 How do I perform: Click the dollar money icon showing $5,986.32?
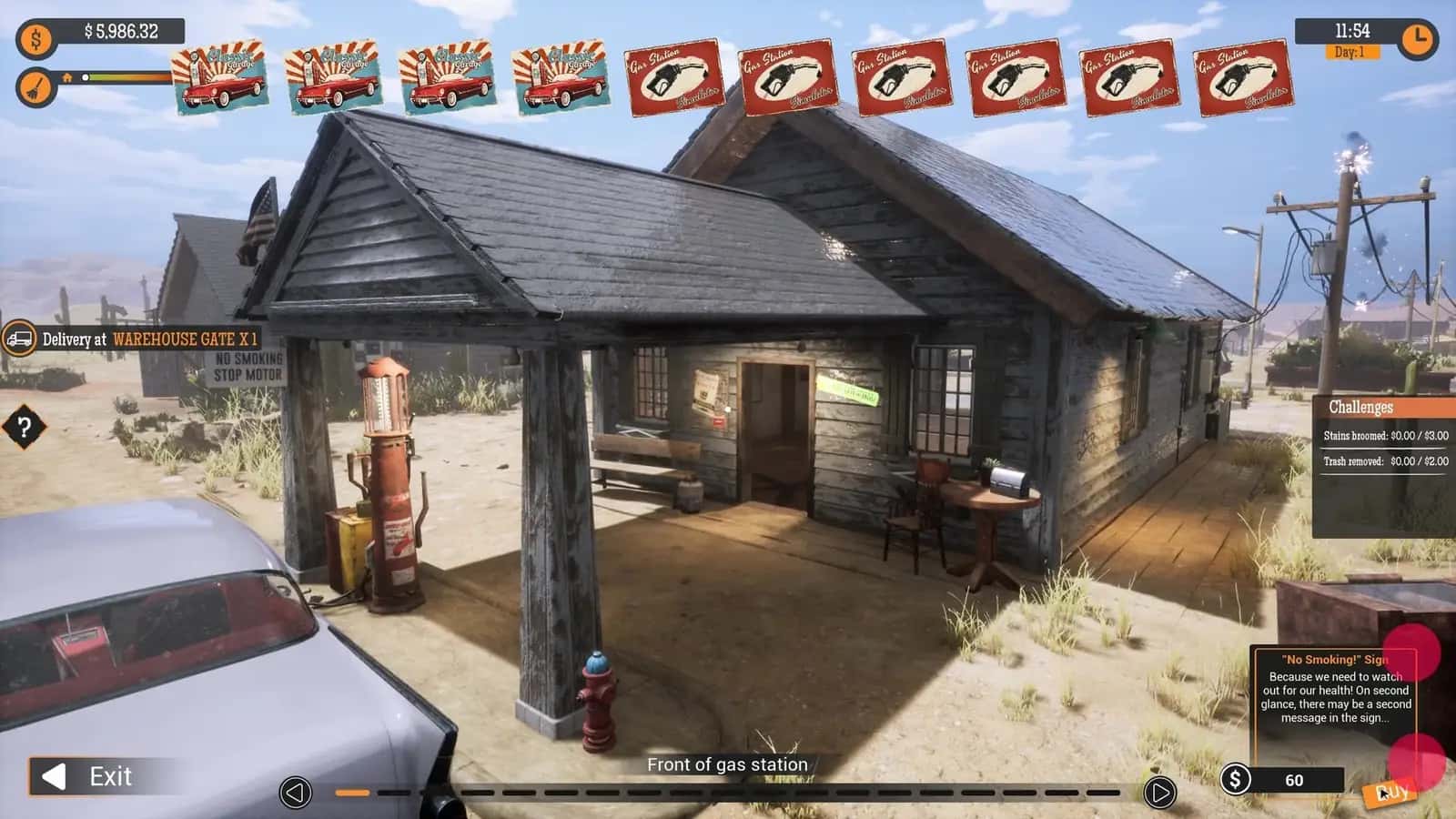tap(35, 38)
